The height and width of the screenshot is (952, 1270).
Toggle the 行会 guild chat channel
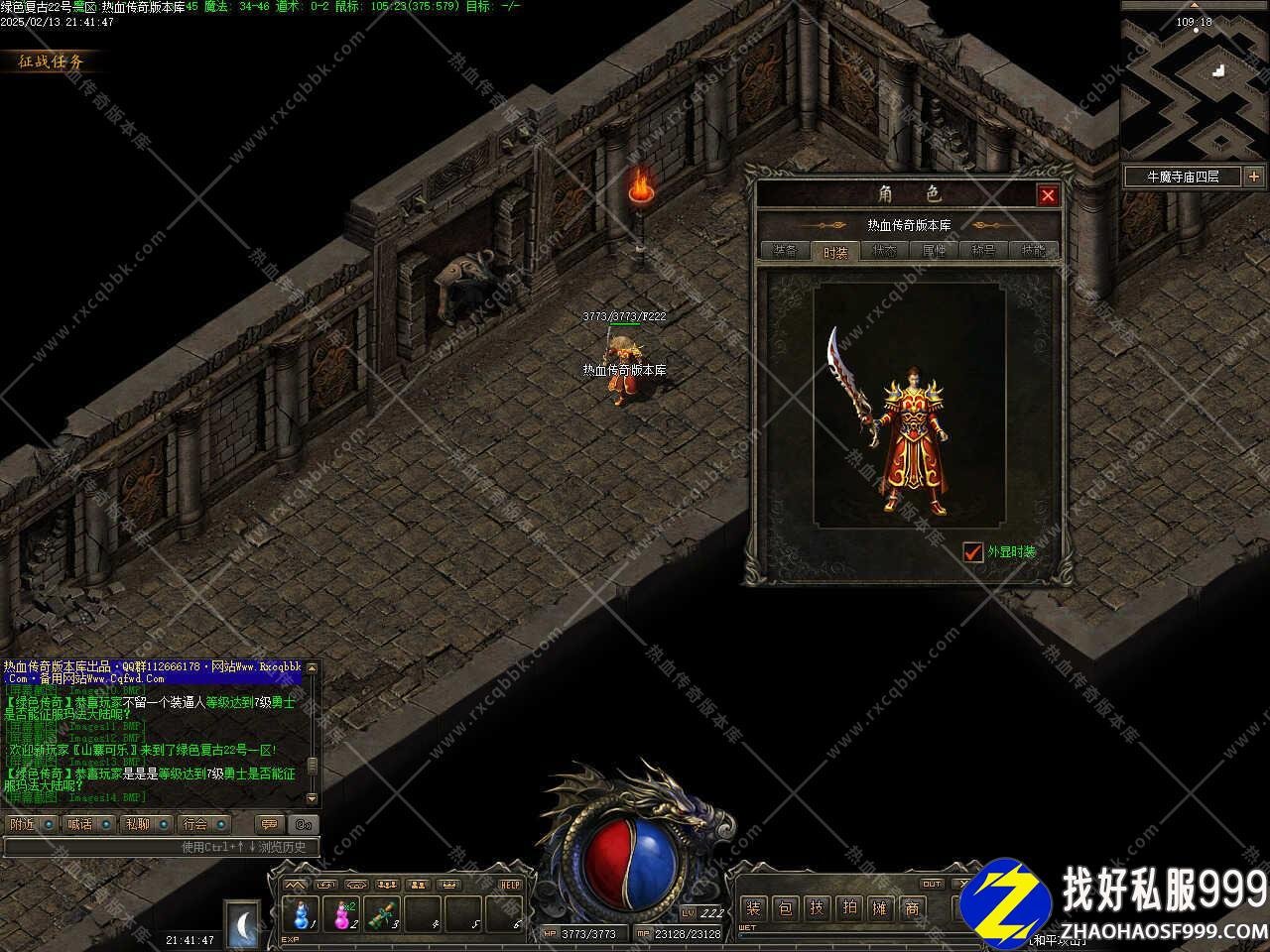[x=204, y=824]
